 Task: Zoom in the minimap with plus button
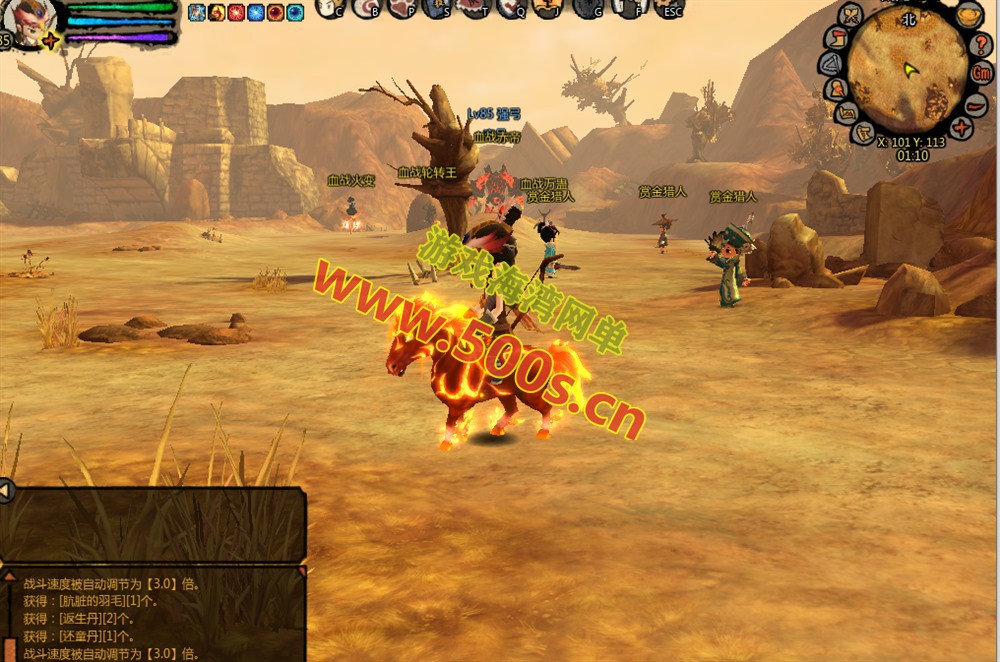tap(962, 128)
